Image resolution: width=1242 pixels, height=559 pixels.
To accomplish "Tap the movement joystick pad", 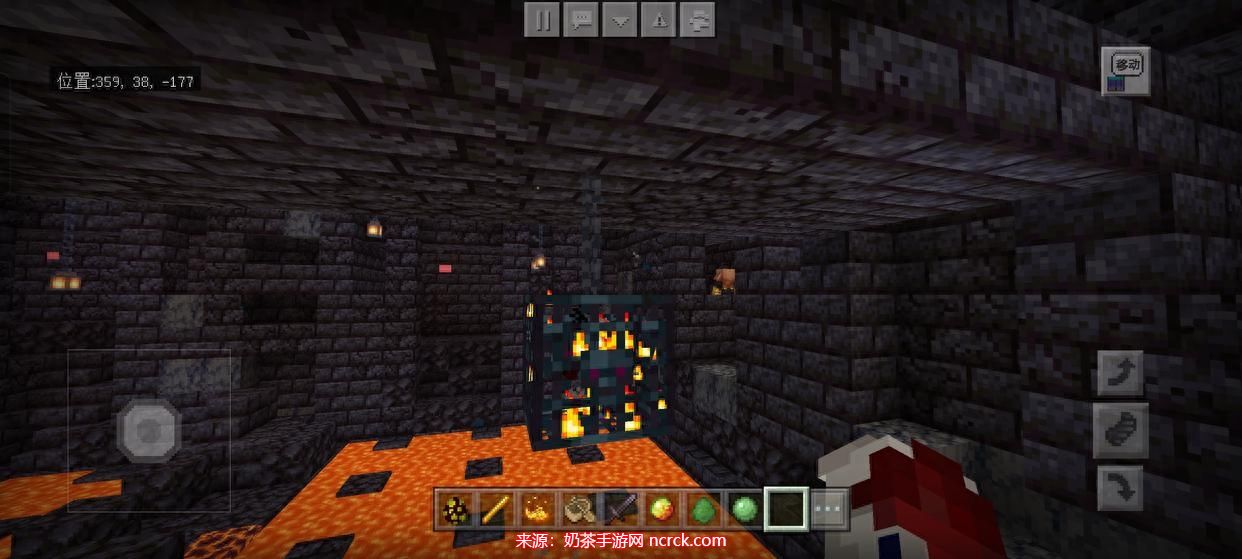I will pos(149,431).
